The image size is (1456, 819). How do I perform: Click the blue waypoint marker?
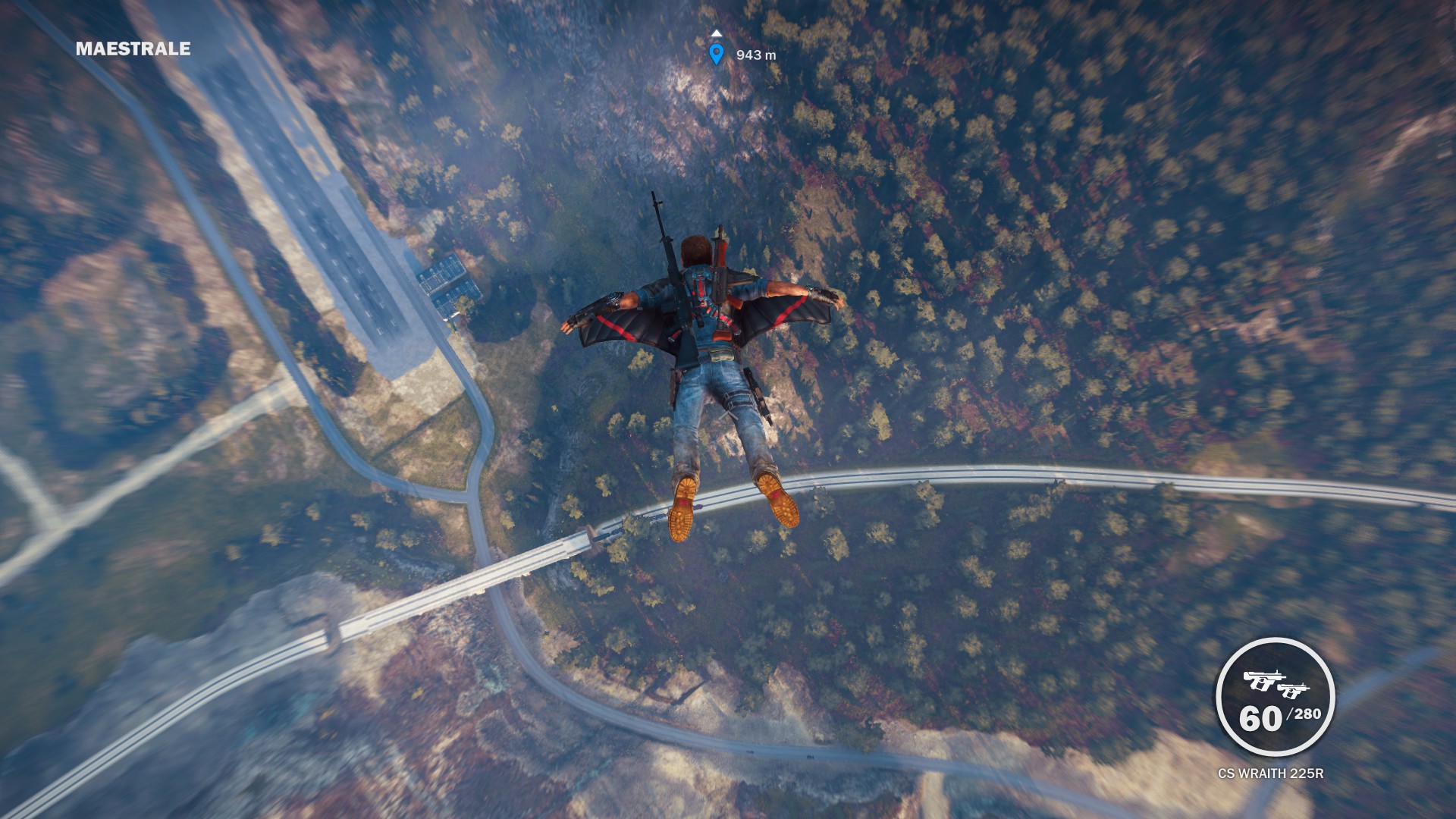click(x=716, y=54)
